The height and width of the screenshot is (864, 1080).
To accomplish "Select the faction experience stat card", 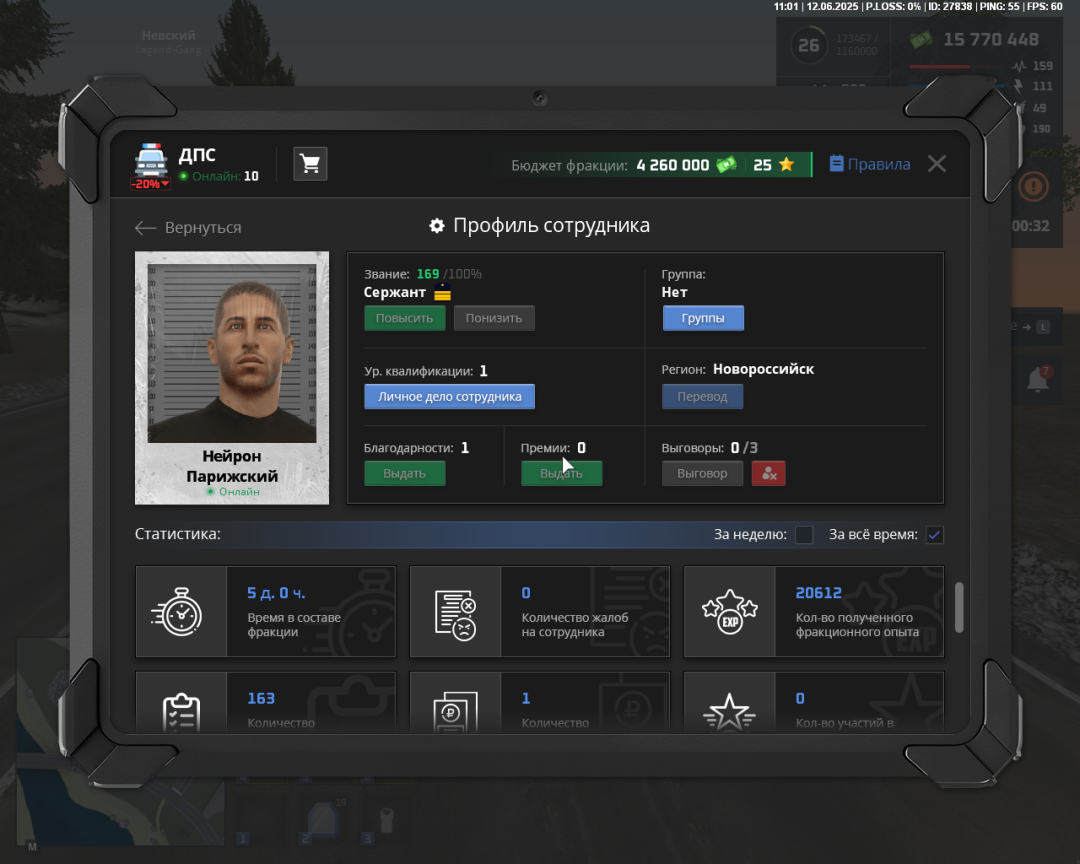I will point(813,612).
